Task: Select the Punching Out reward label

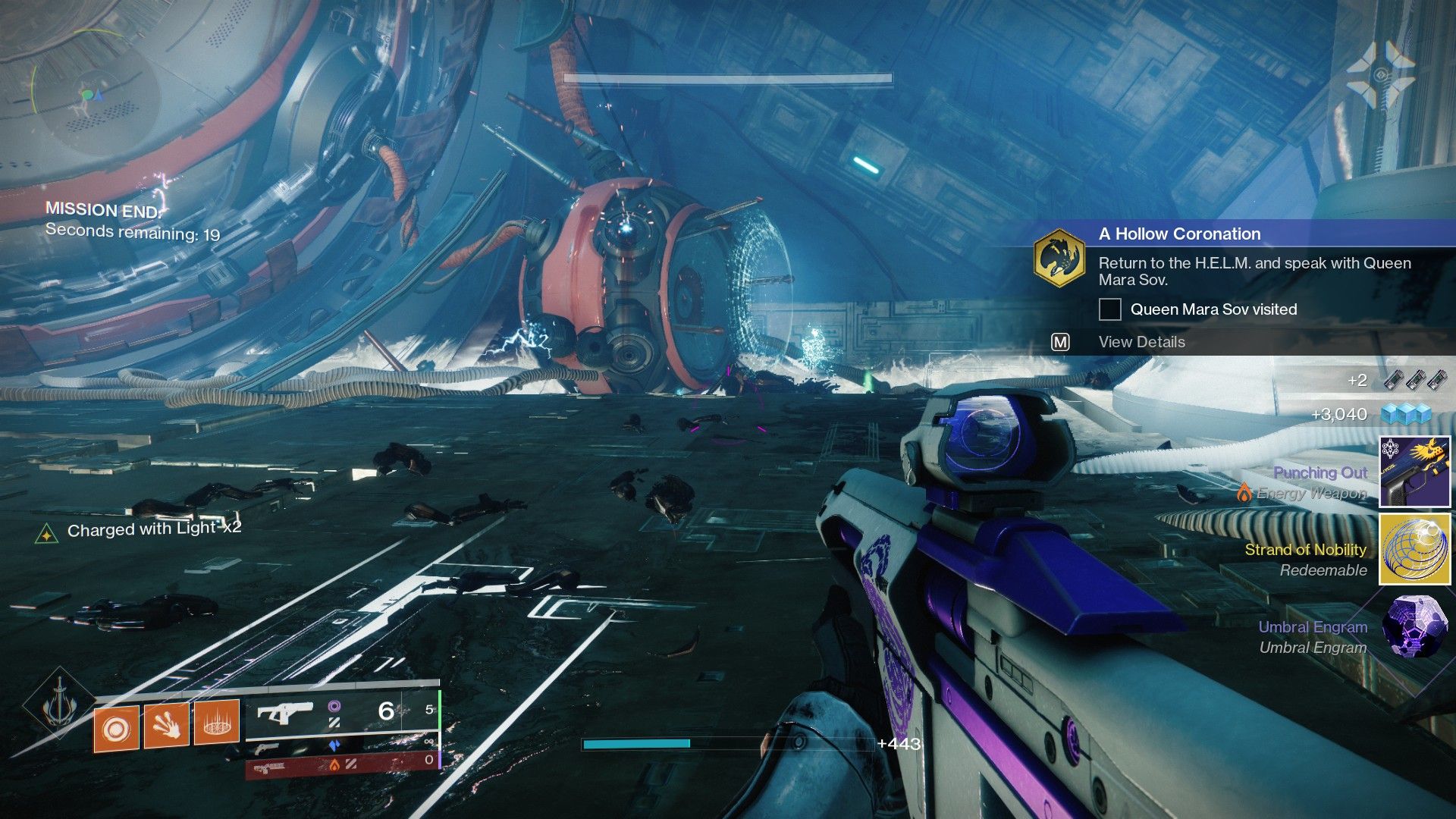Action: (1320, 472)
